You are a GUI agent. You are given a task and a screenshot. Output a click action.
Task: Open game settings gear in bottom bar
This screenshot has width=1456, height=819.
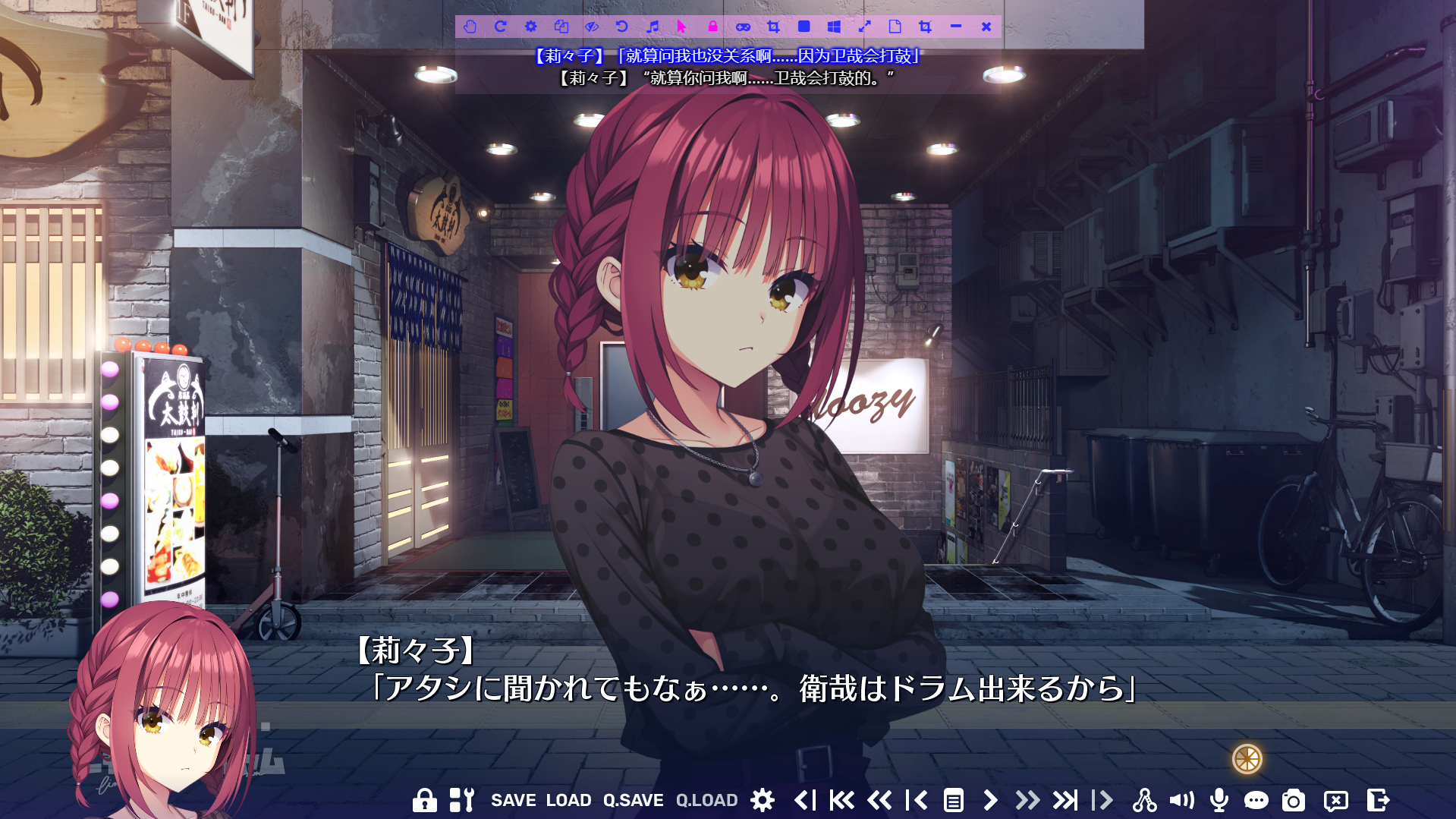(763, 800)
